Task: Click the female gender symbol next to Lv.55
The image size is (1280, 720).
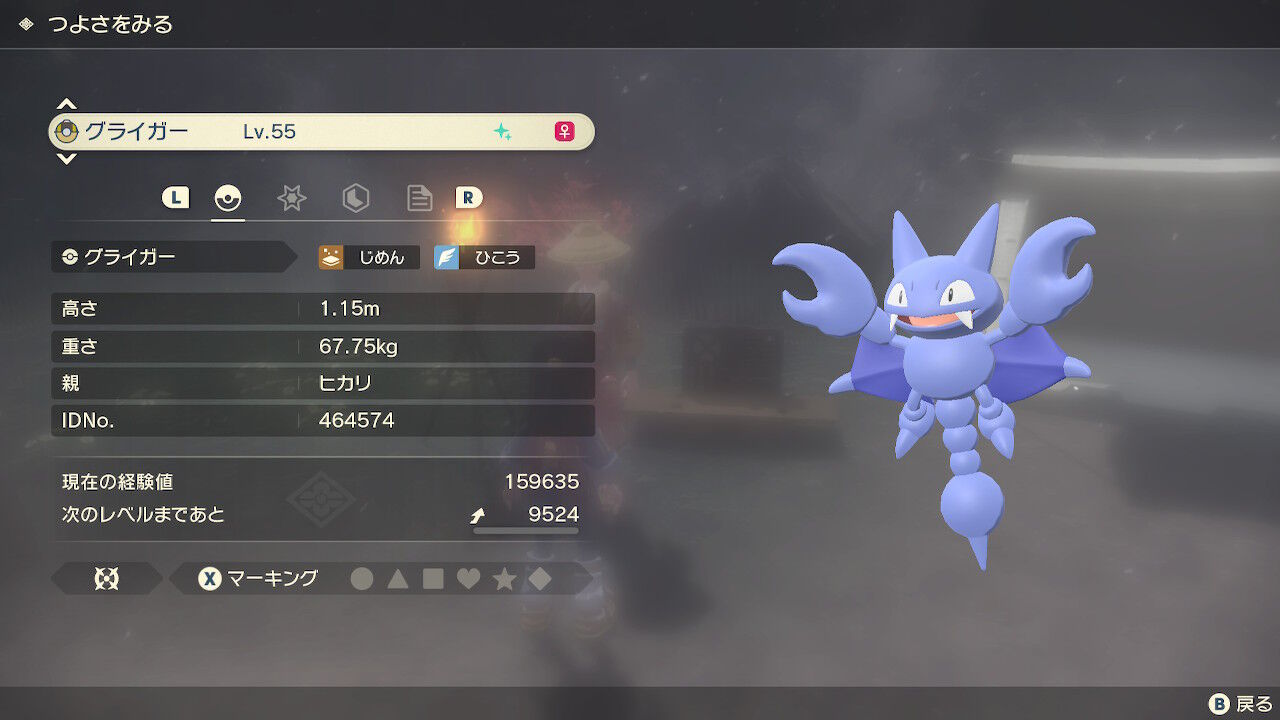Action: pos(565,131)
